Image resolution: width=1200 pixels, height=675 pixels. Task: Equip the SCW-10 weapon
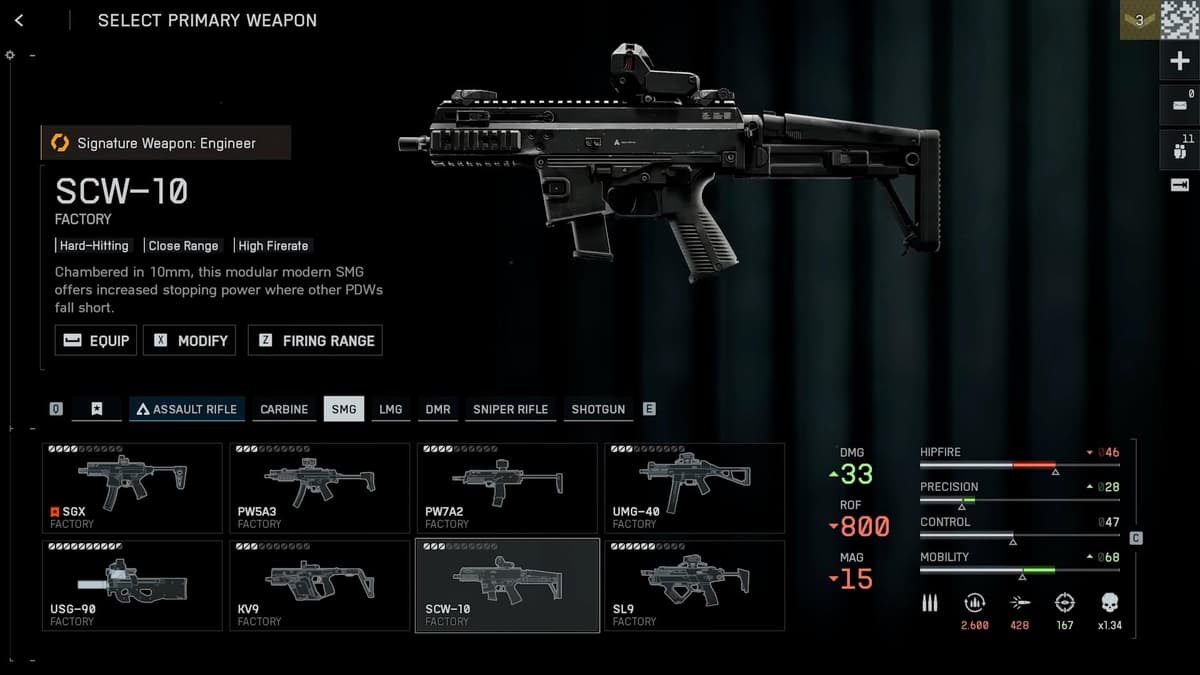(x=96, y=340)
